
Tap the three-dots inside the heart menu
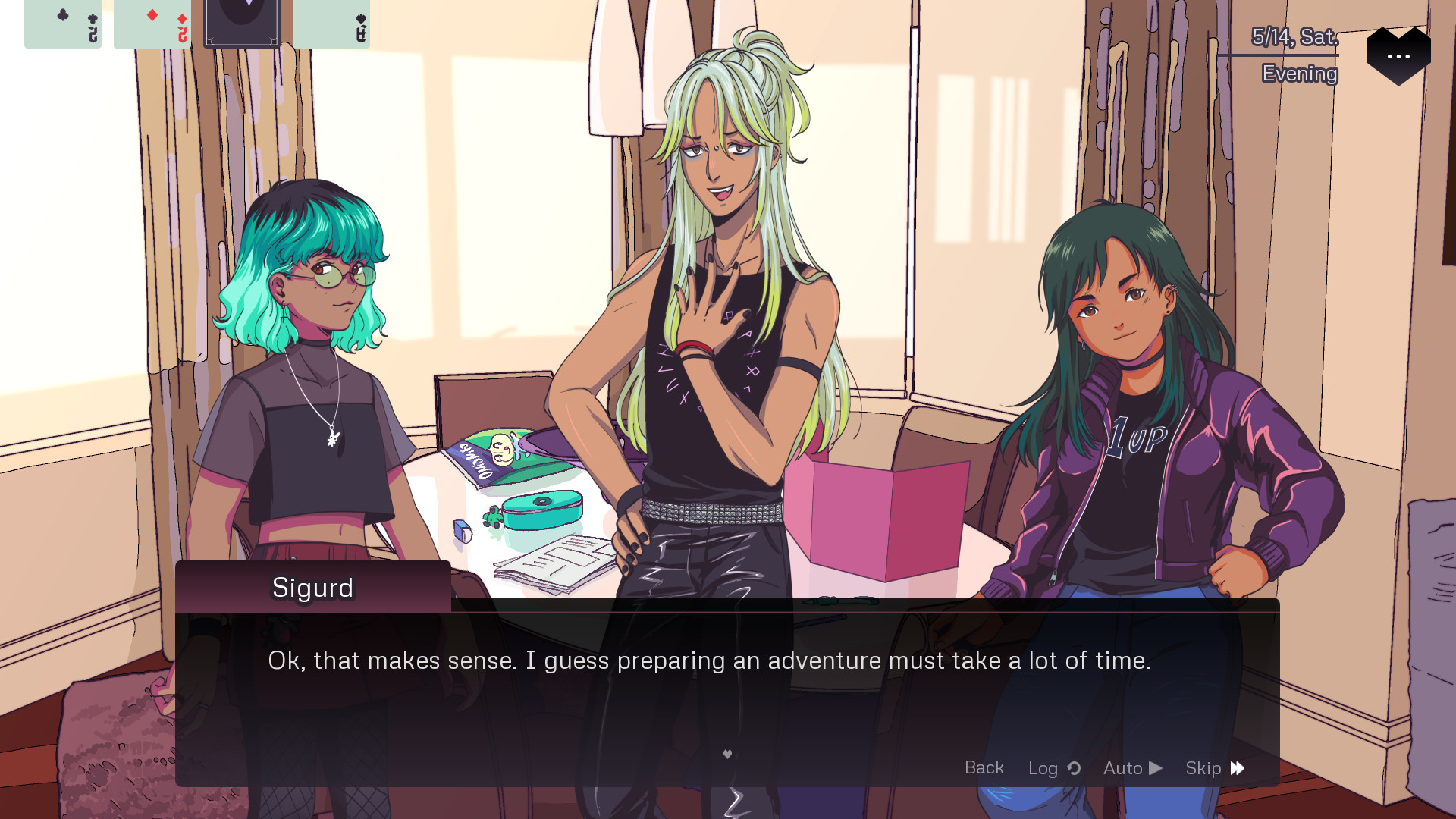click(x=1399, y=56)
